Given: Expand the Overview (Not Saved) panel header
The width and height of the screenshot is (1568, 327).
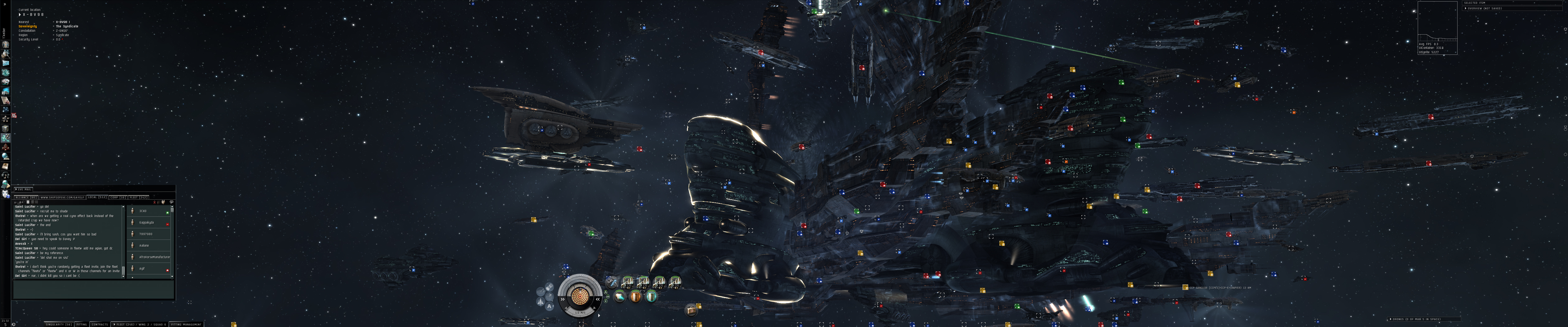Looking at the screenshot, I should pyautogui.click(x=1486, y=8).
